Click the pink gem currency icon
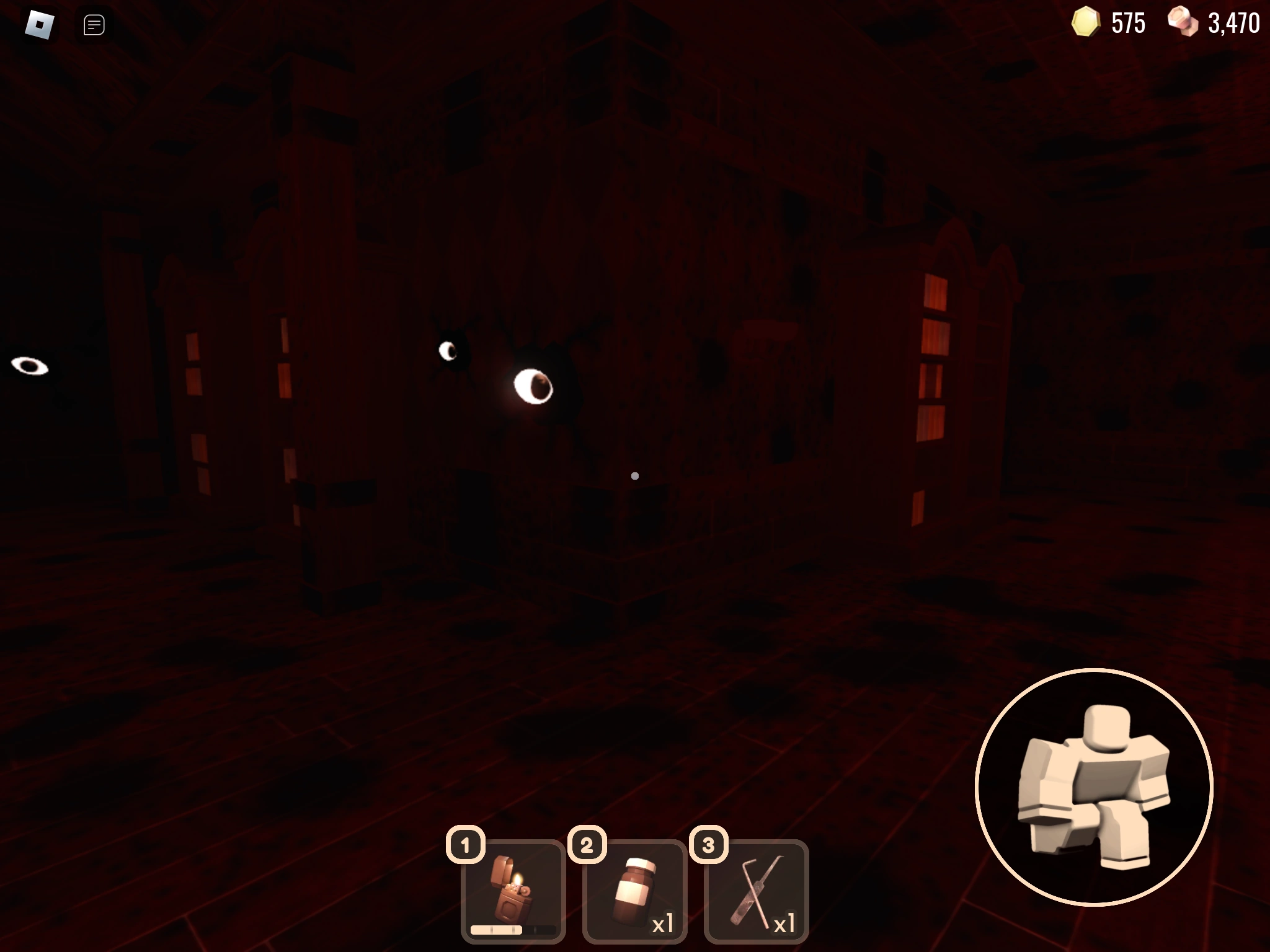This screenshot has height=952, width=1270. pos(1182,23)
